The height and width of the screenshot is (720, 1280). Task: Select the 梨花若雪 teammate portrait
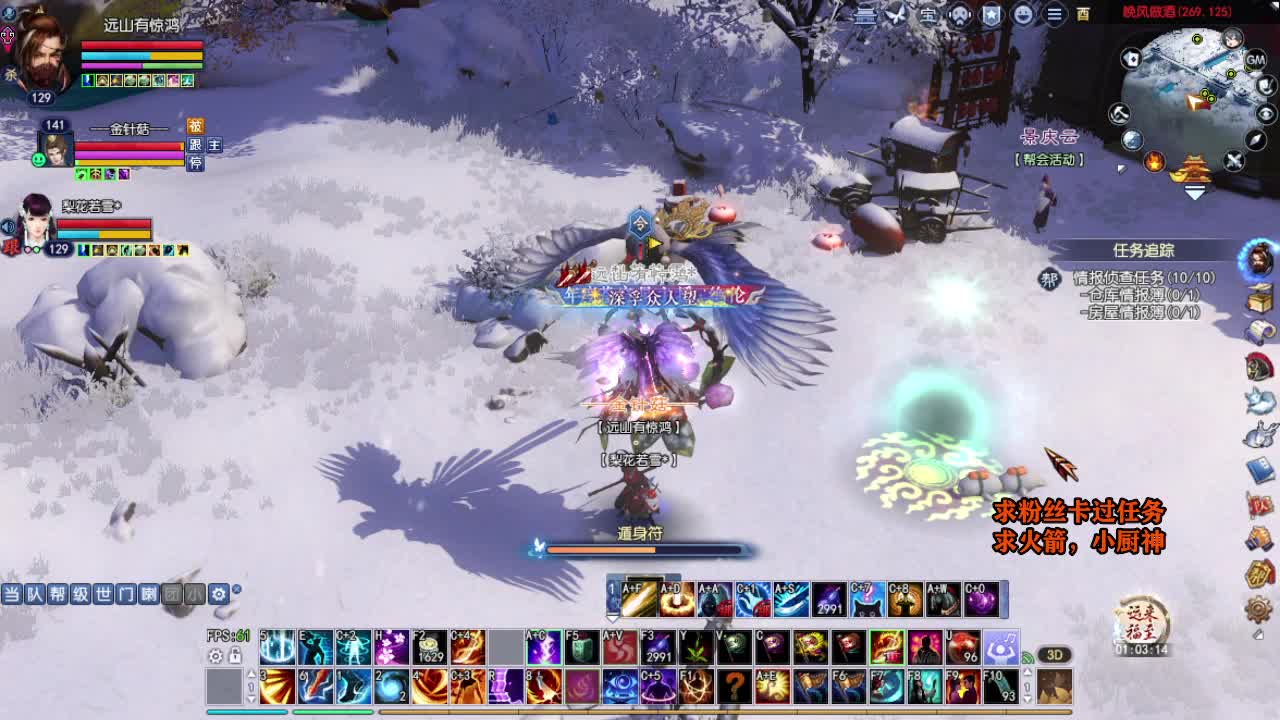pos(36,222)
